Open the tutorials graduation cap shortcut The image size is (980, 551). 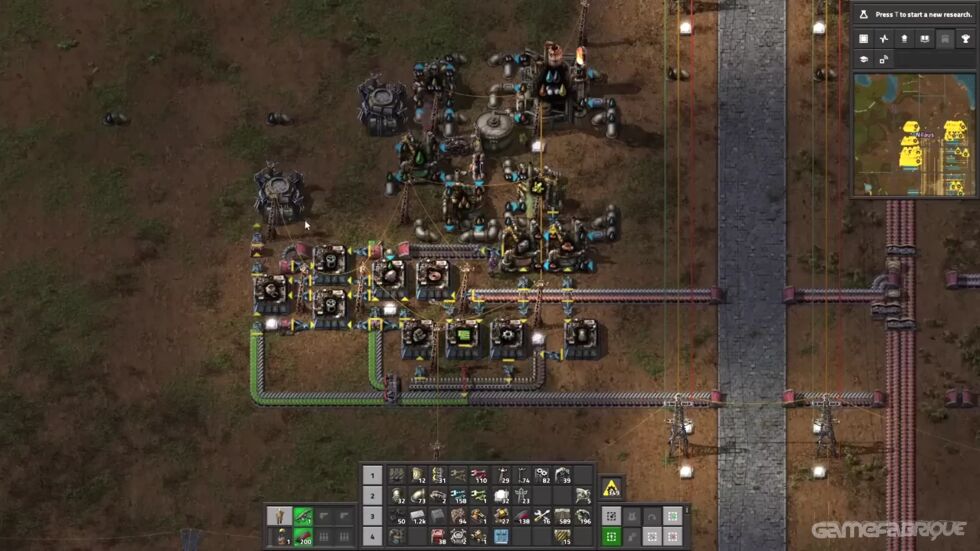863,60
